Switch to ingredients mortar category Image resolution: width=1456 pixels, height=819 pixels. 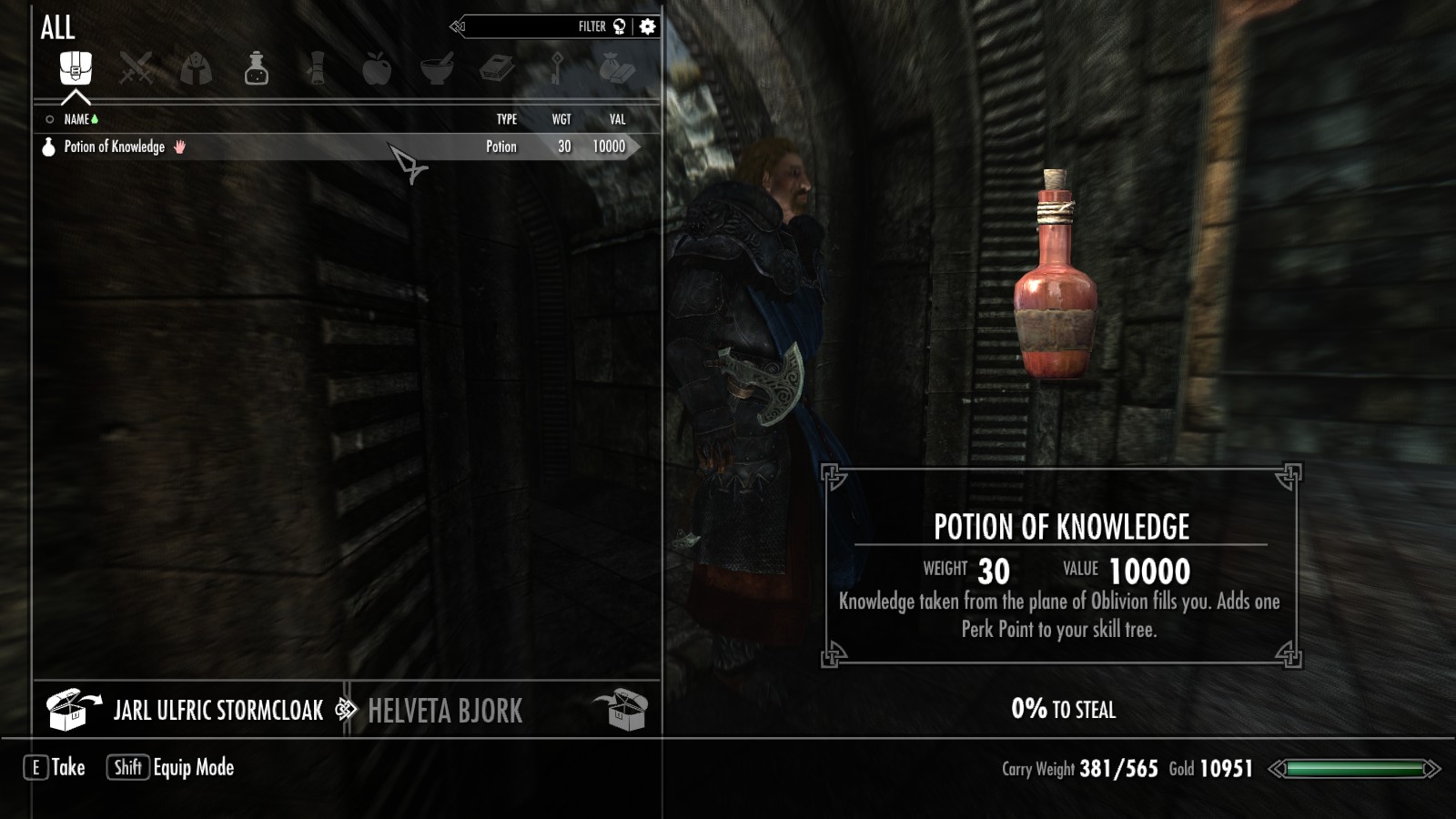(x=437, y=68)
